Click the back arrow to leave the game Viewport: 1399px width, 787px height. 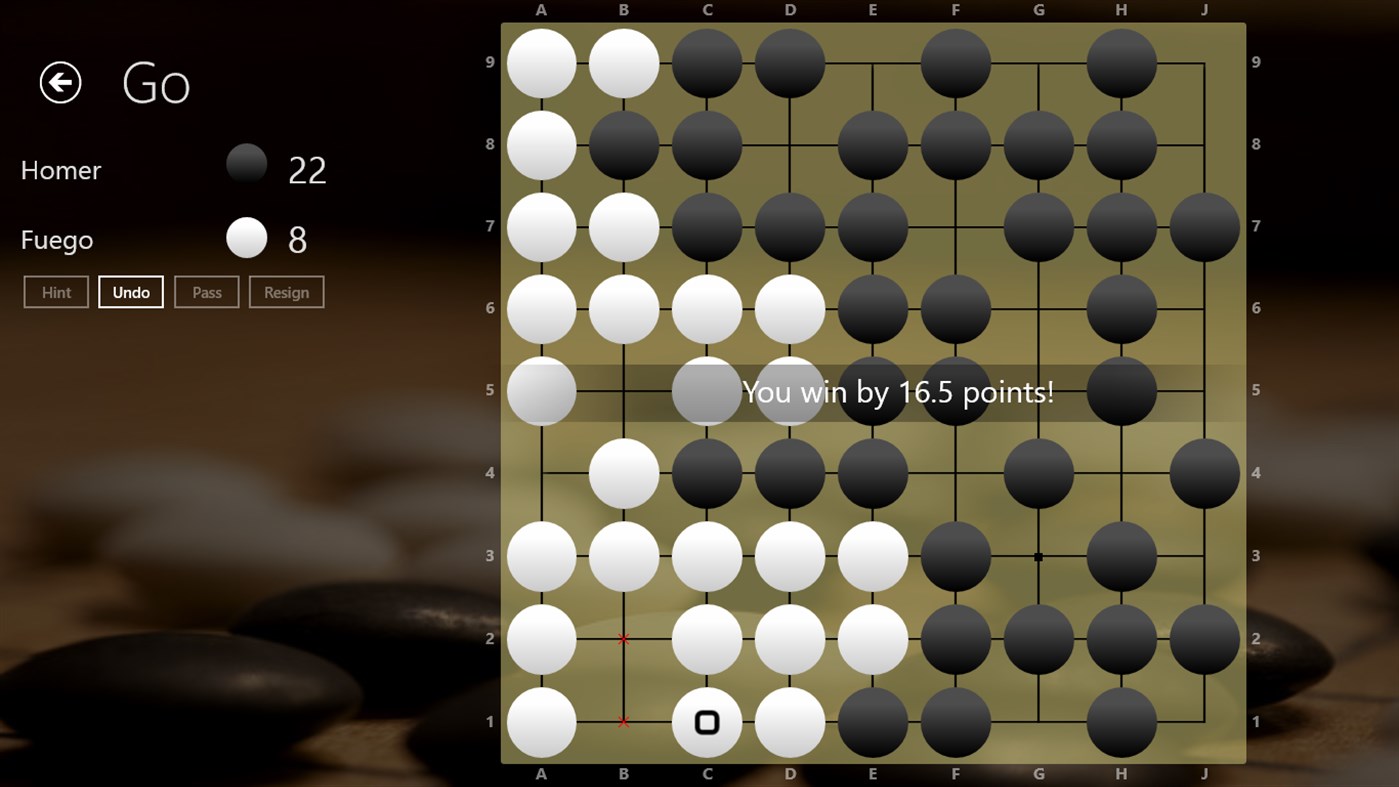click(59, 82)
